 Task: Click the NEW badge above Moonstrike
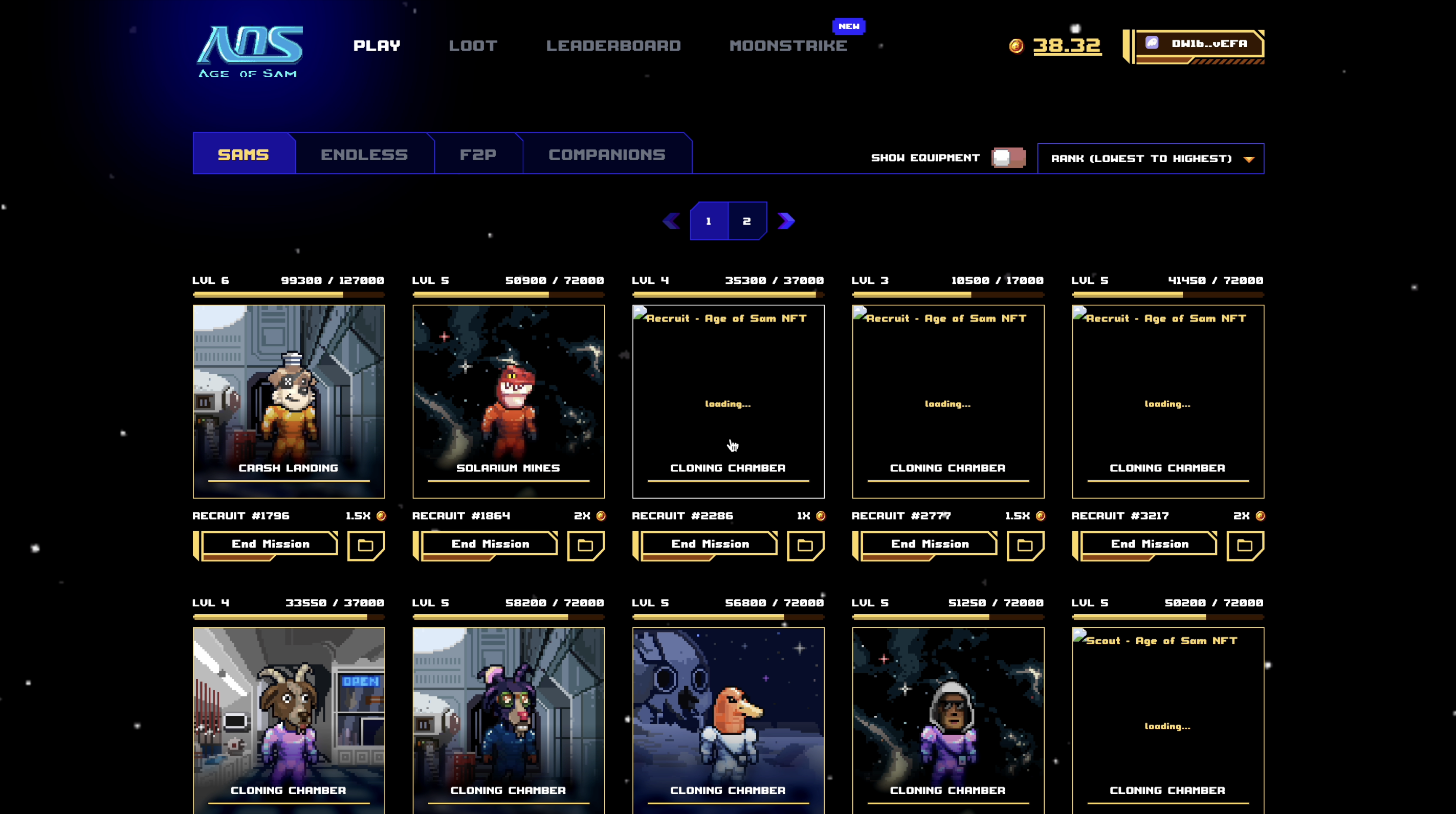848,26
